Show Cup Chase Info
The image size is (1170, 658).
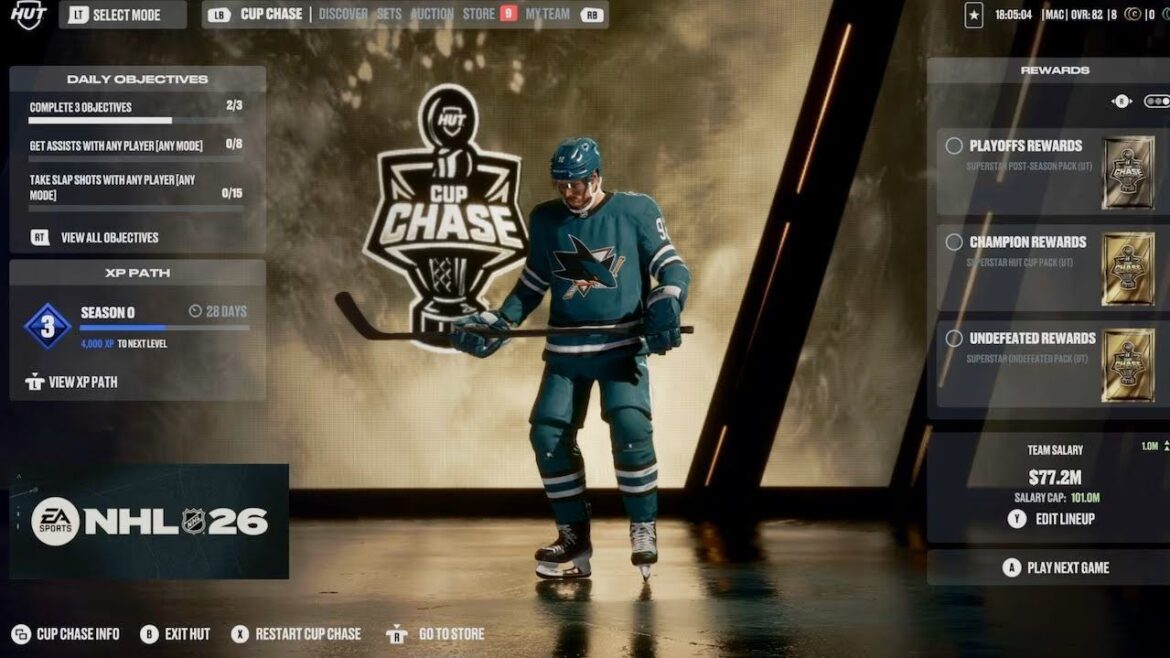pos(77,634)
